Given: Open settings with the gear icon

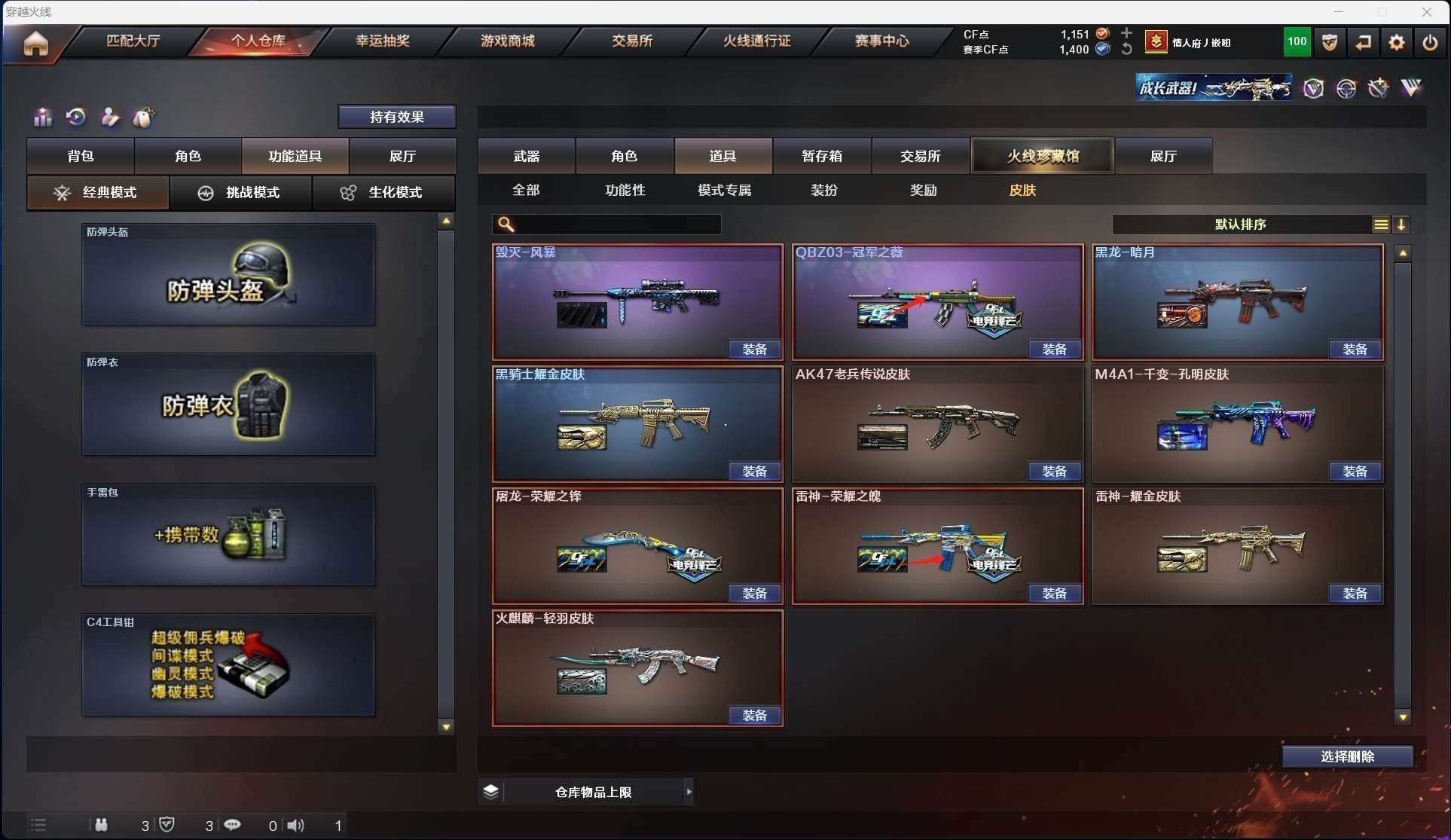Looking at the screenshot, I should pyautogui.click(x=1396, y=43).
